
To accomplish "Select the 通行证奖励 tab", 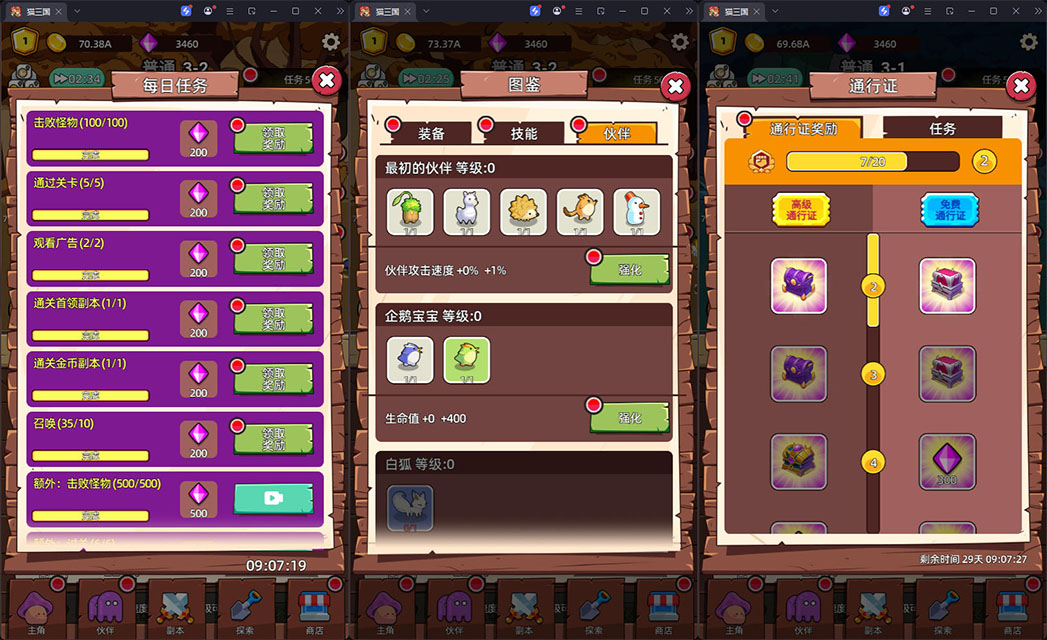I will tap(803, 129).
